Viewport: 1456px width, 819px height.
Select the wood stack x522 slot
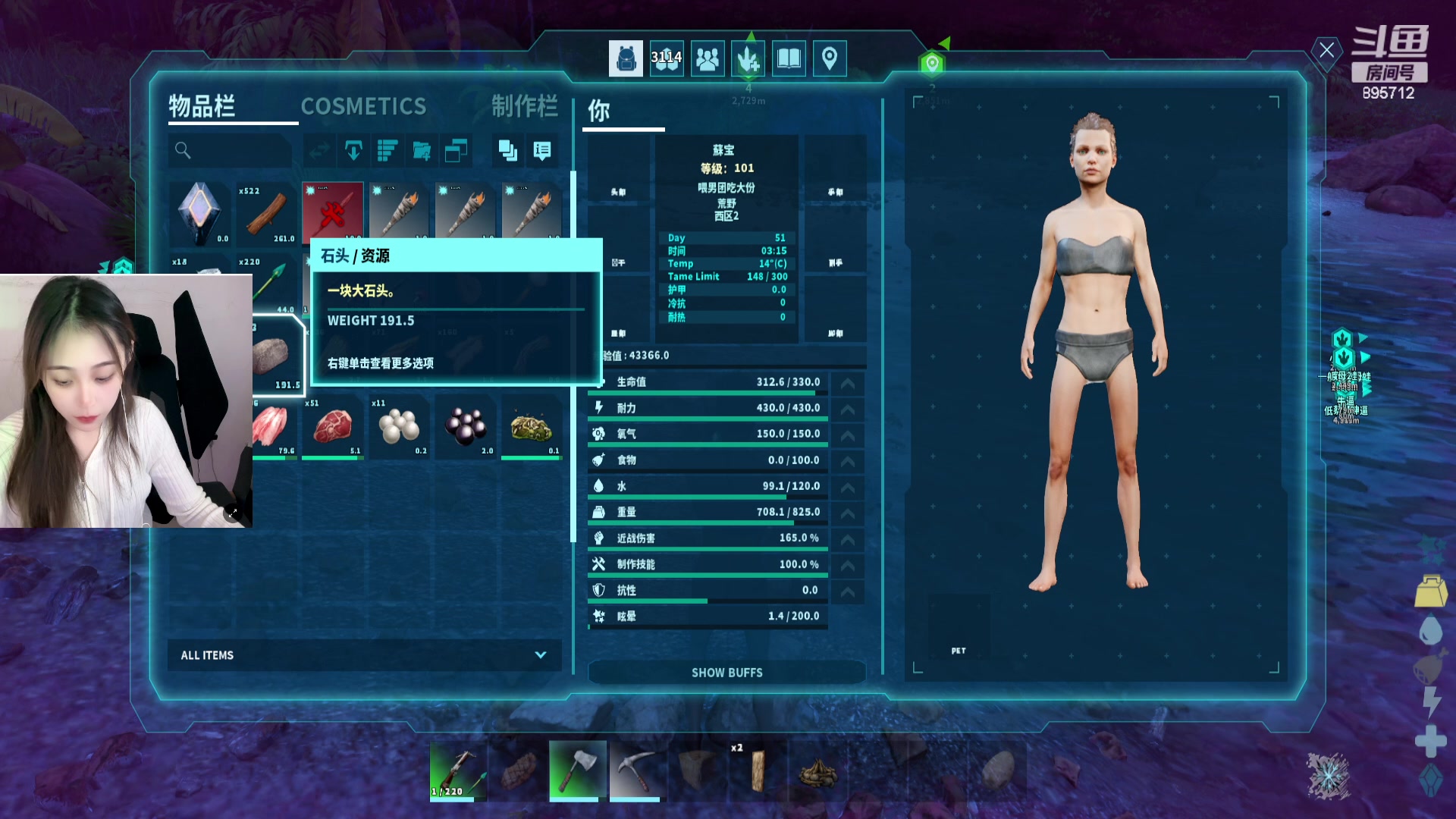tap(266, 214)
